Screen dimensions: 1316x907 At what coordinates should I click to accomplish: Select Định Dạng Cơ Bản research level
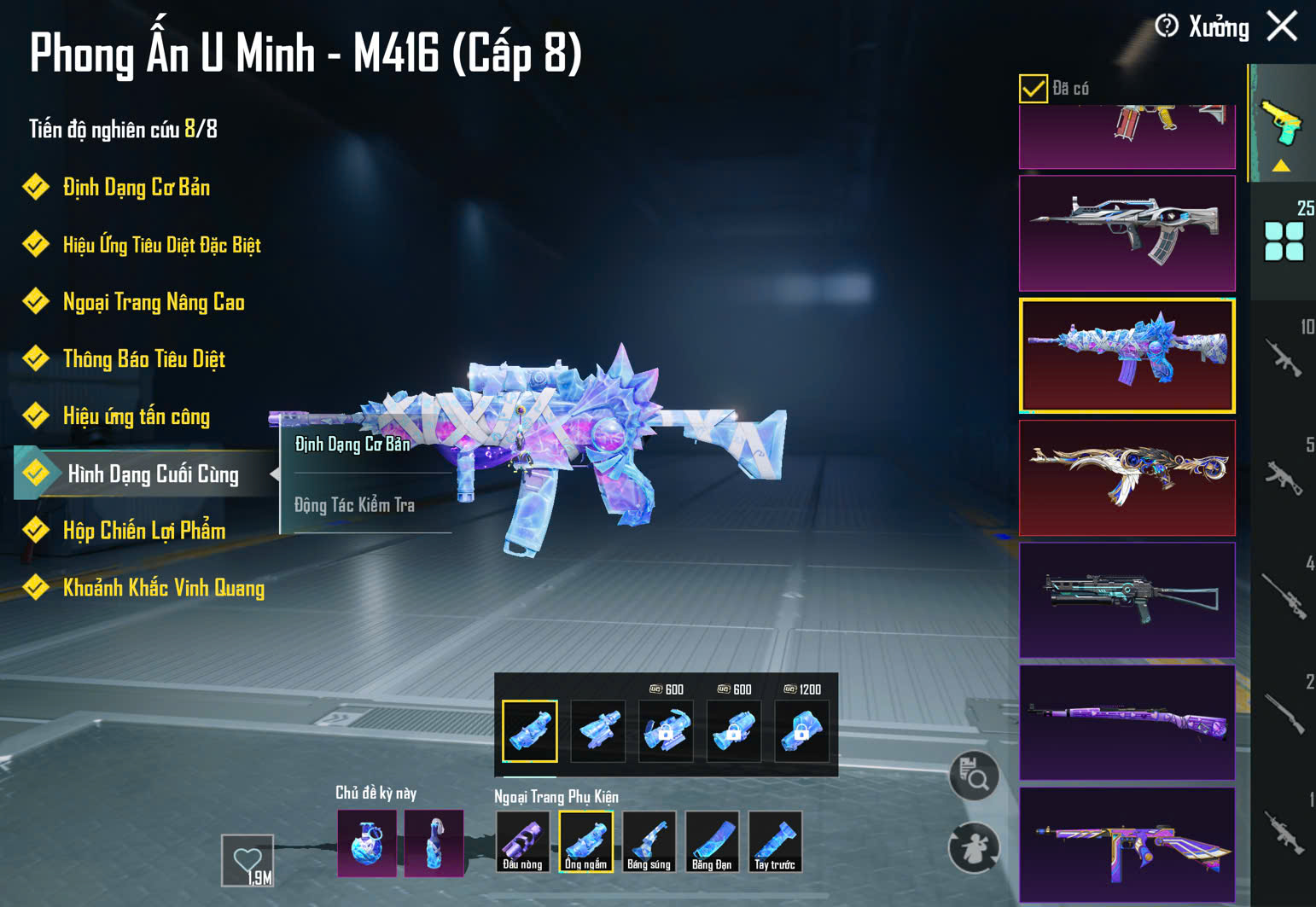(x=136, y=188)
